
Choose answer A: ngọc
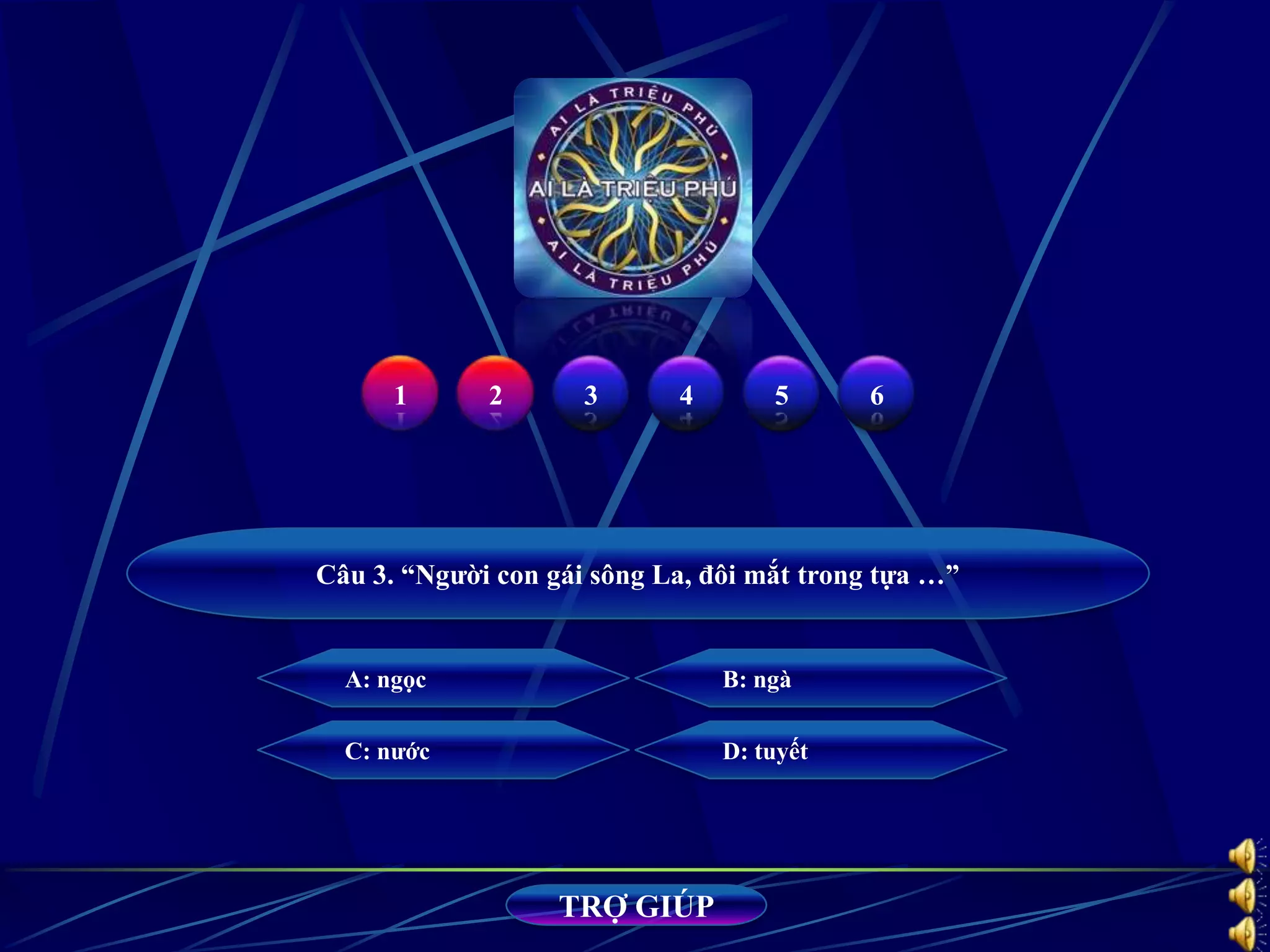tap(443, 679)
